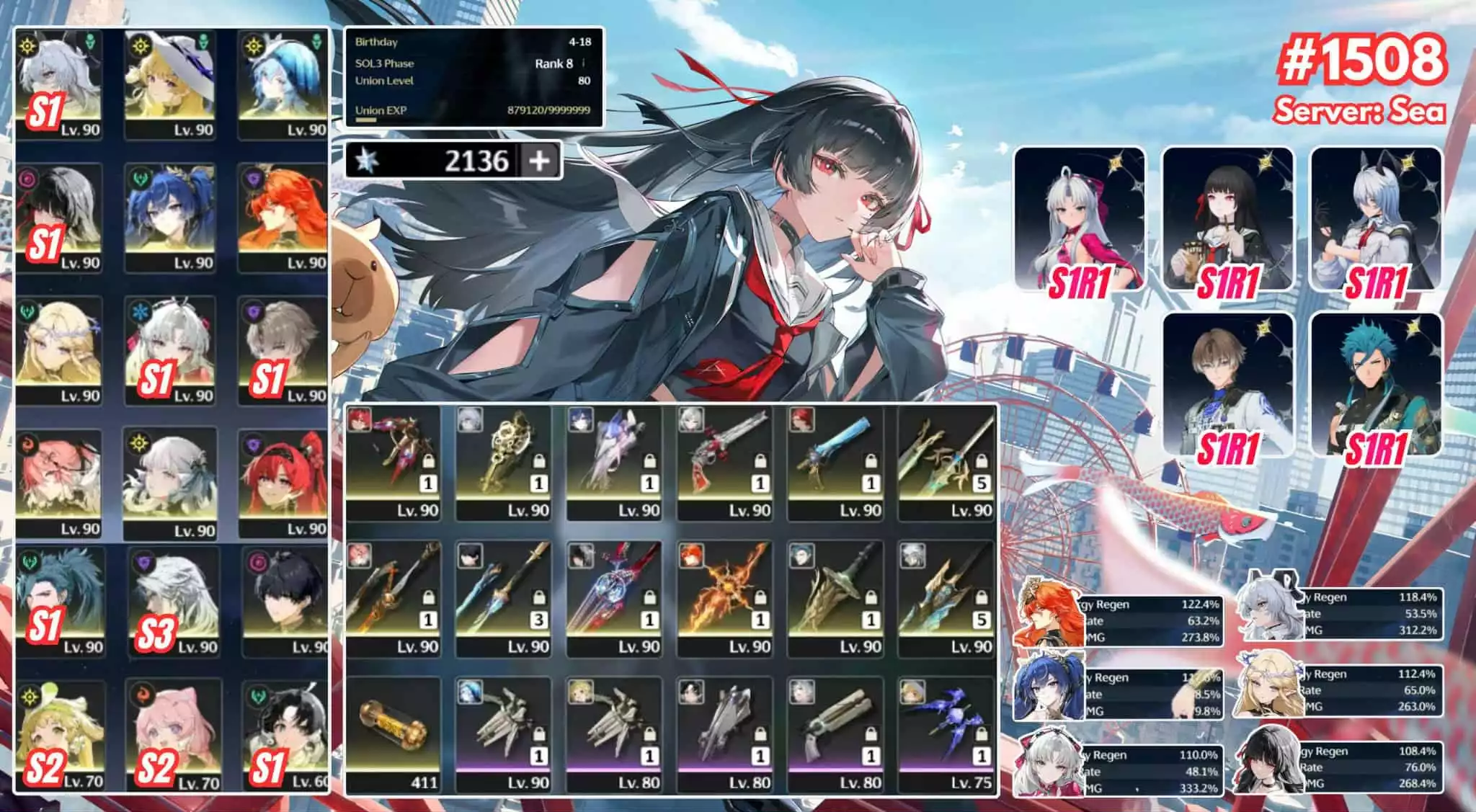
Task: Select the orange-haired character portrait at Lv.90
Action: (282, 218)
